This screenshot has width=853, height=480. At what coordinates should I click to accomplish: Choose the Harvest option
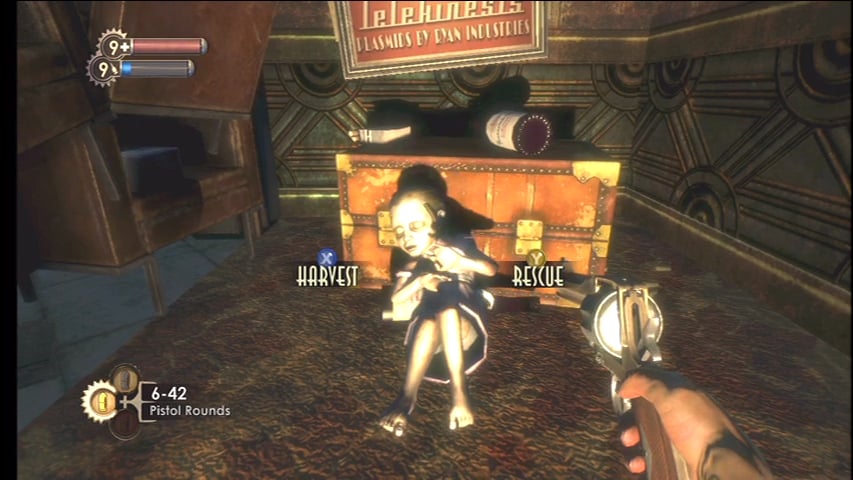[x=326, y=275]
